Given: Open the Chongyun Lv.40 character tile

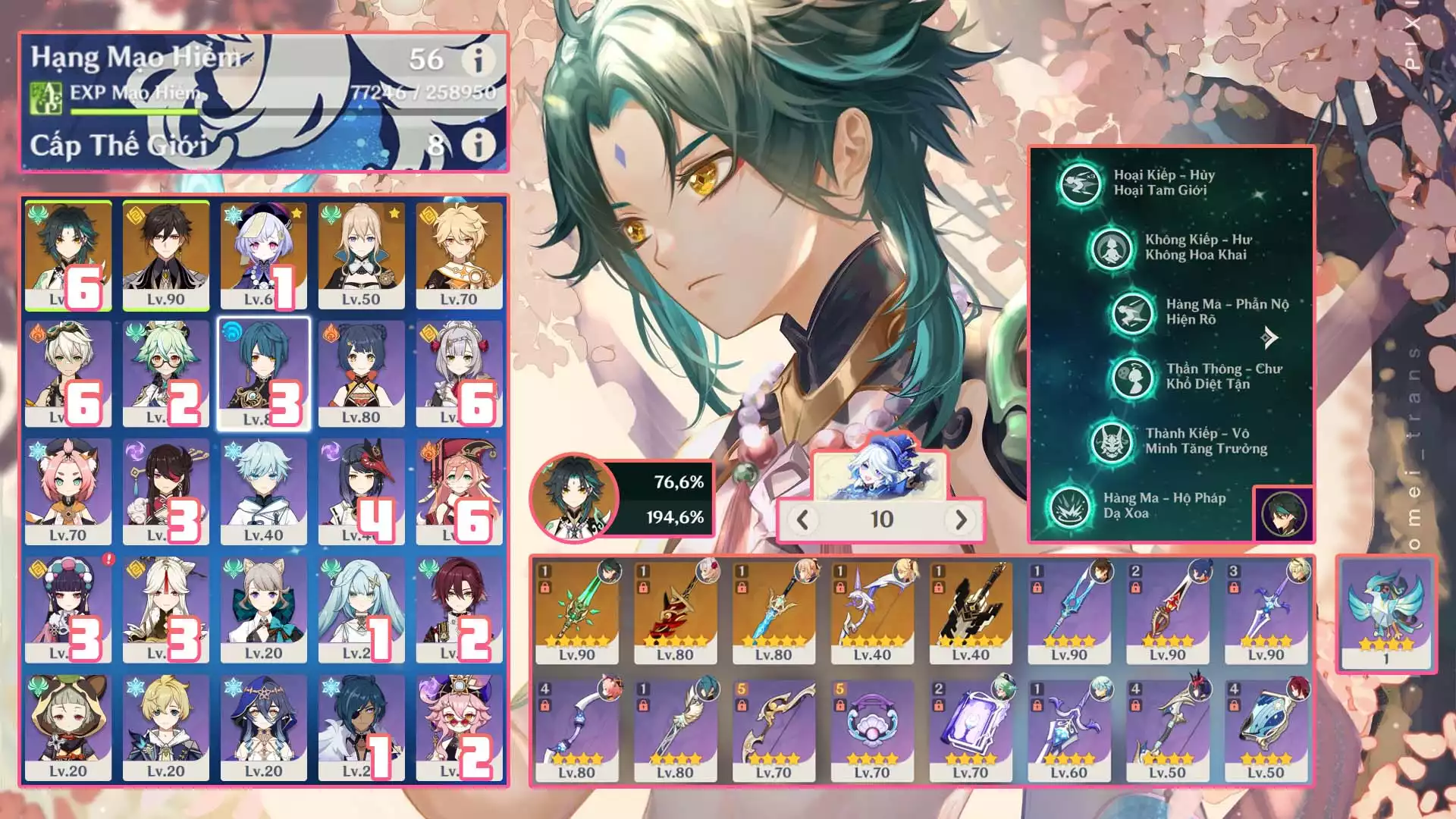Looking at the screenshot, I should [263, 491].
